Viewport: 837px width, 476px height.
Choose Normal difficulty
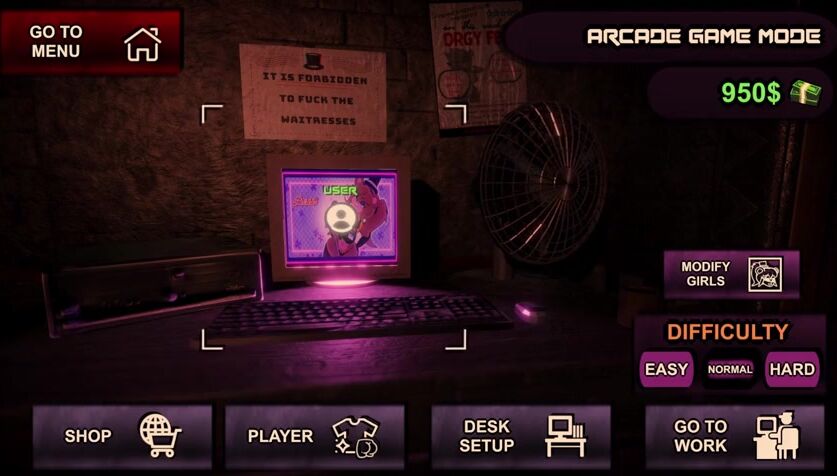pos(730,369)
